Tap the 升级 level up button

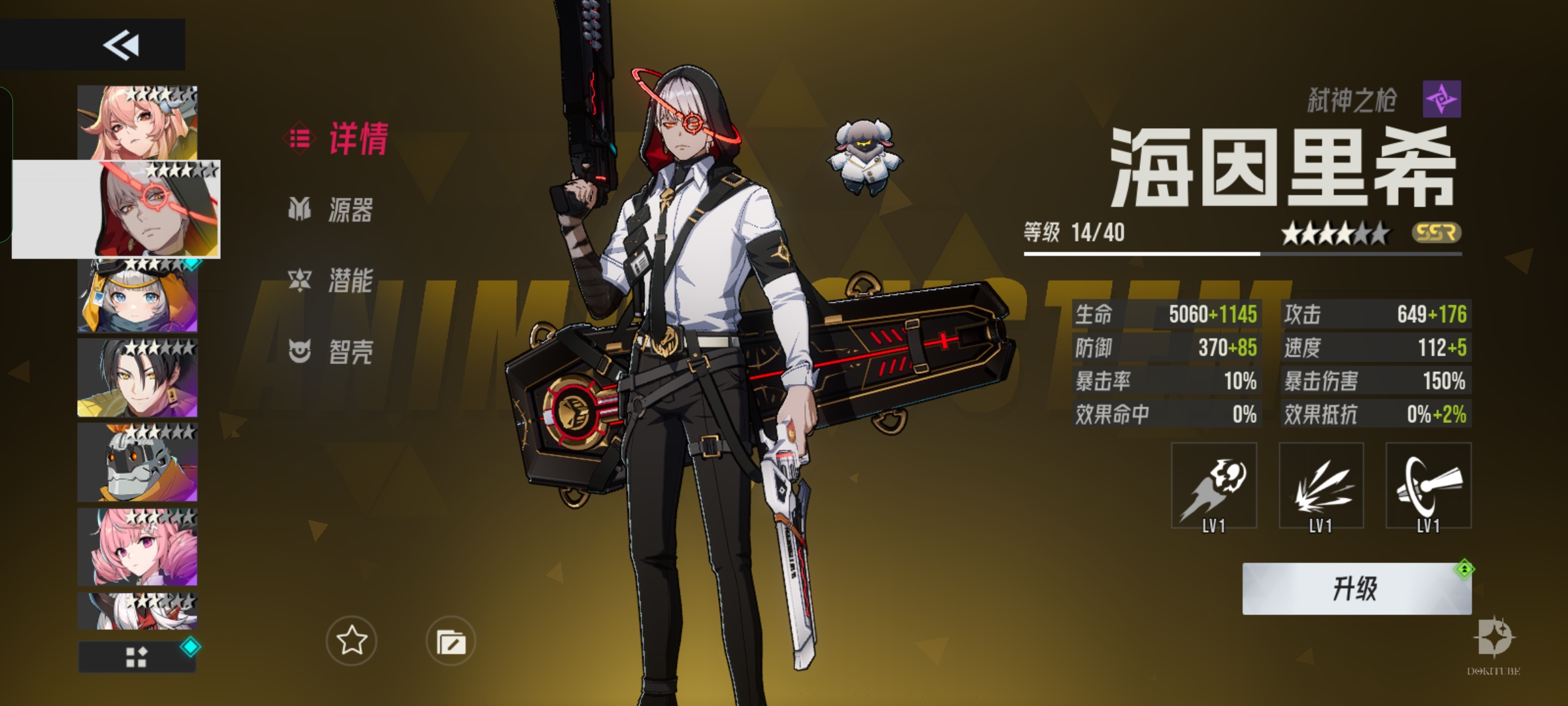(x=1356, y=588)
